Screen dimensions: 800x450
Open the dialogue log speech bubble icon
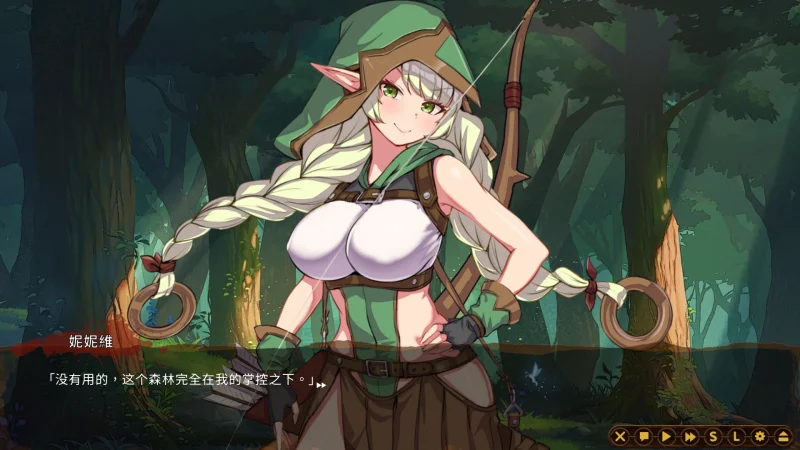tap(643, 436)
